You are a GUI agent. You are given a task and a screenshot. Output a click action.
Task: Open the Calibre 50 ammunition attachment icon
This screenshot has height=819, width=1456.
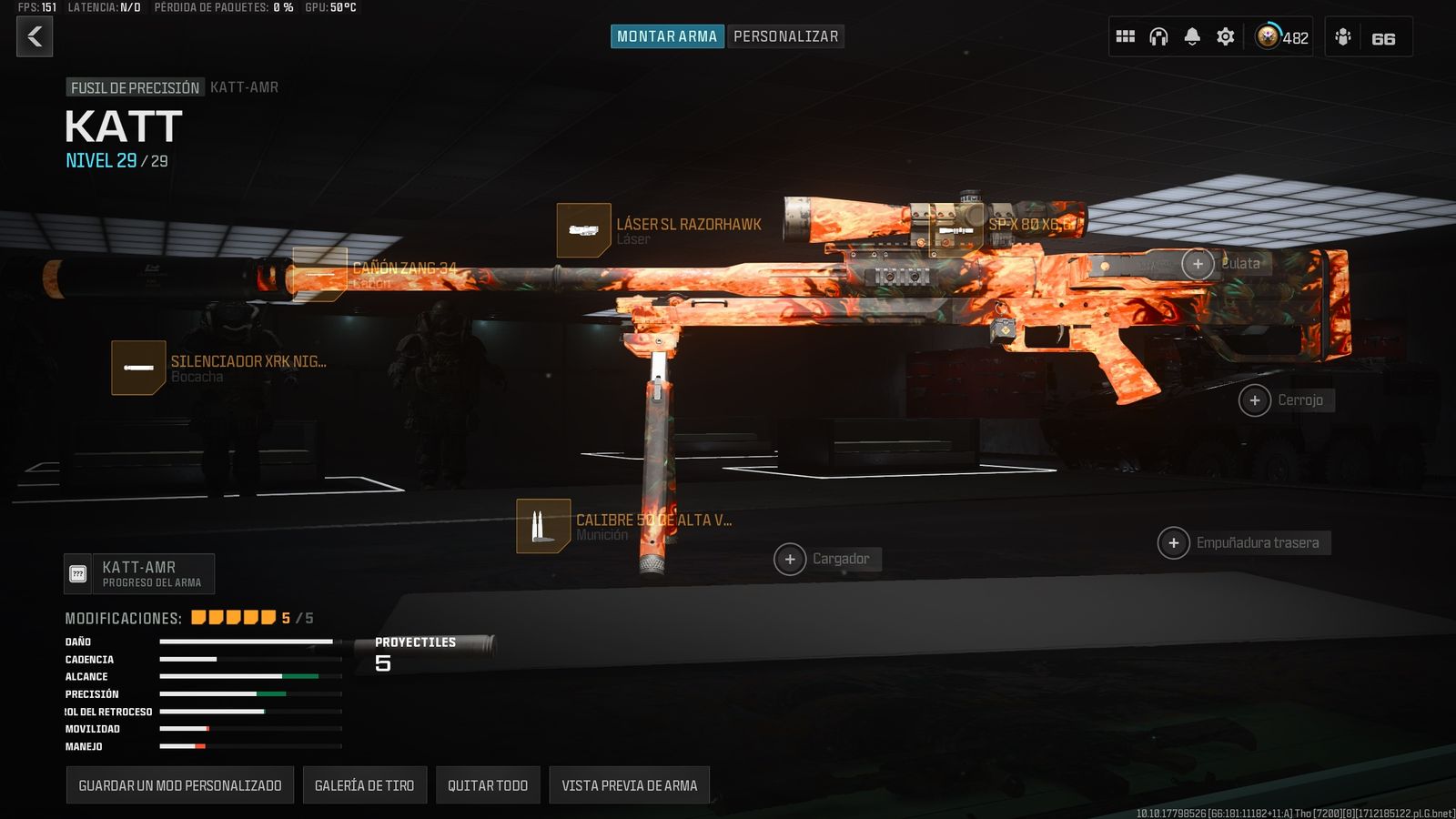coord(541,526)
